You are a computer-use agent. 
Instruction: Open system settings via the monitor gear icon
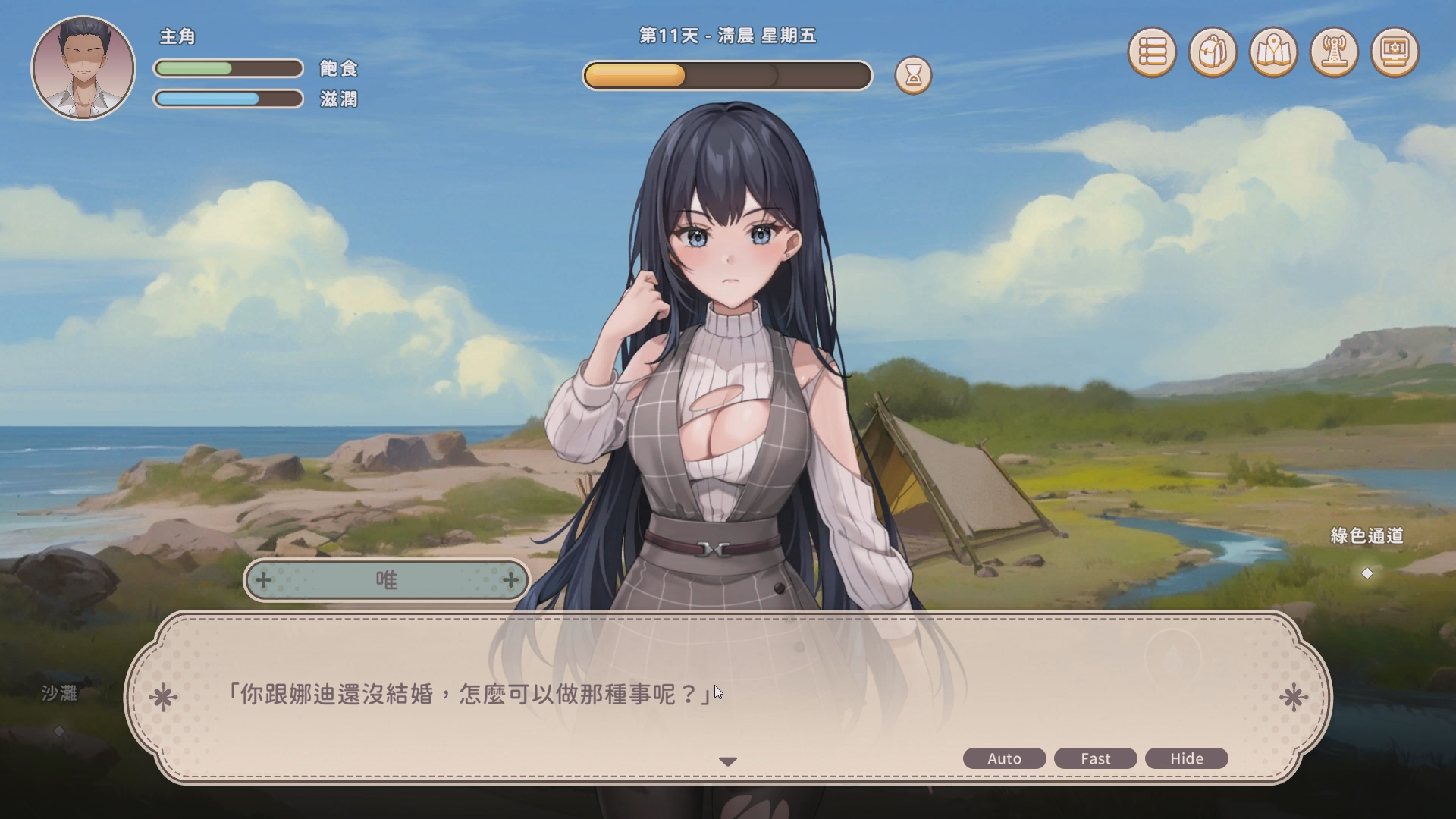point(1395,52)
